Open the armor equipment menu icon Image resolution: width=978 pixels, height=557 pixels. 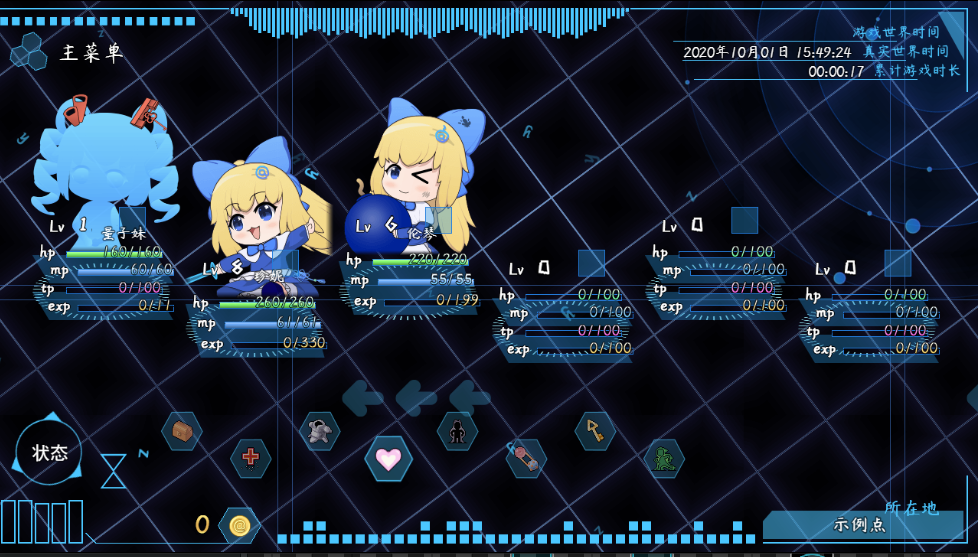click(319, 431)
